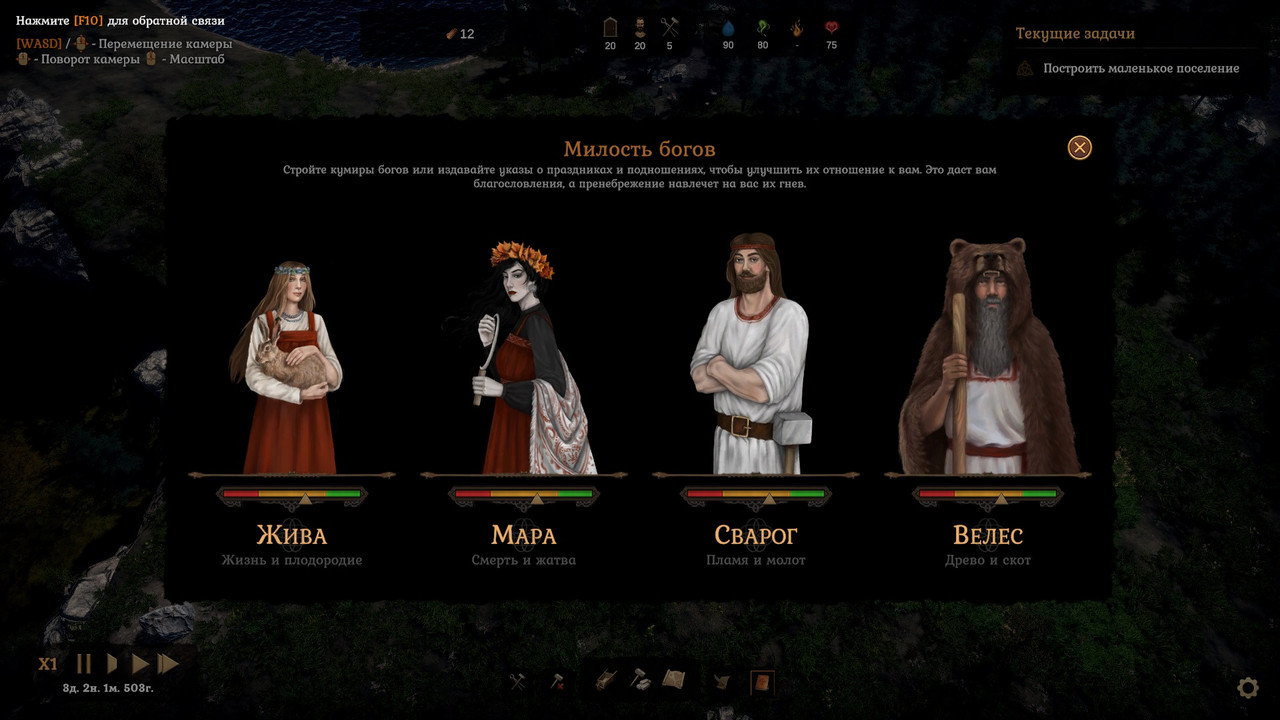Pause the game time

click(x=84, y=664)
